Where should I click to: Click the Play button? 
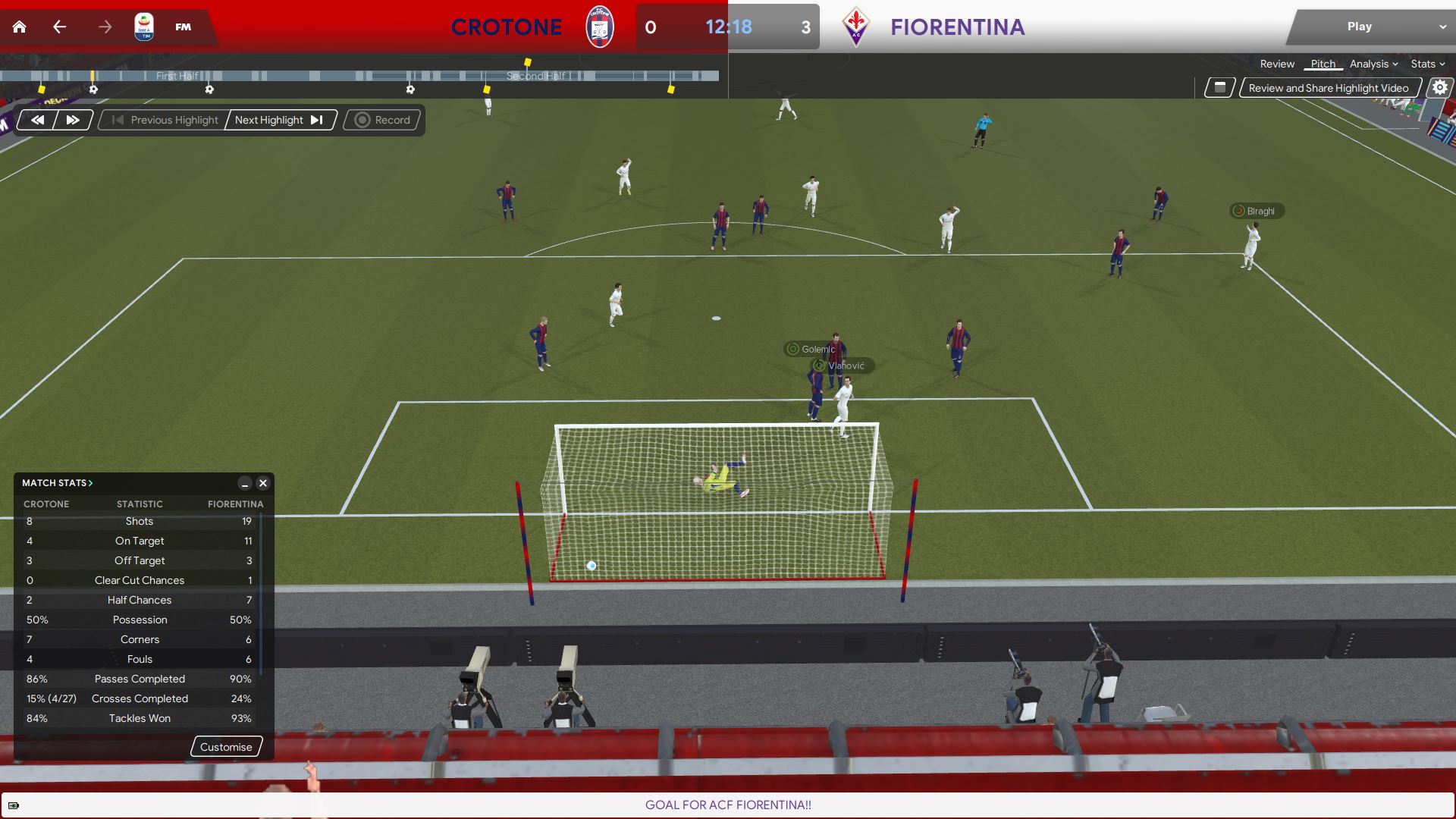point(1359,27)
